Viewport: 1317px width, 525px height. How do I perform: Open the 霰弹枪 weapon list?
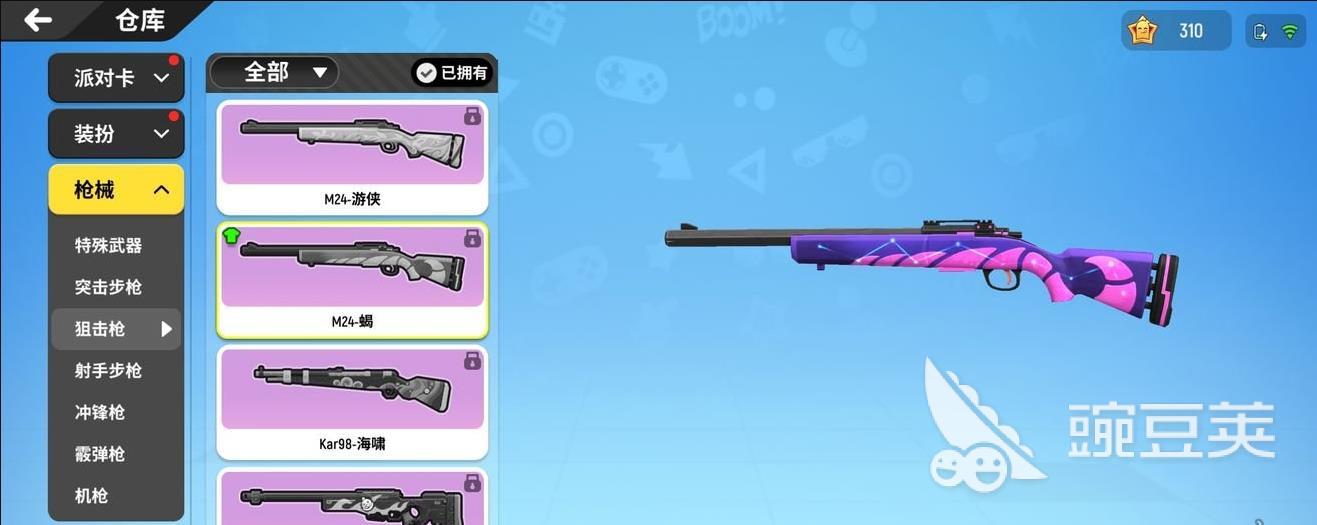coord(100,455)
